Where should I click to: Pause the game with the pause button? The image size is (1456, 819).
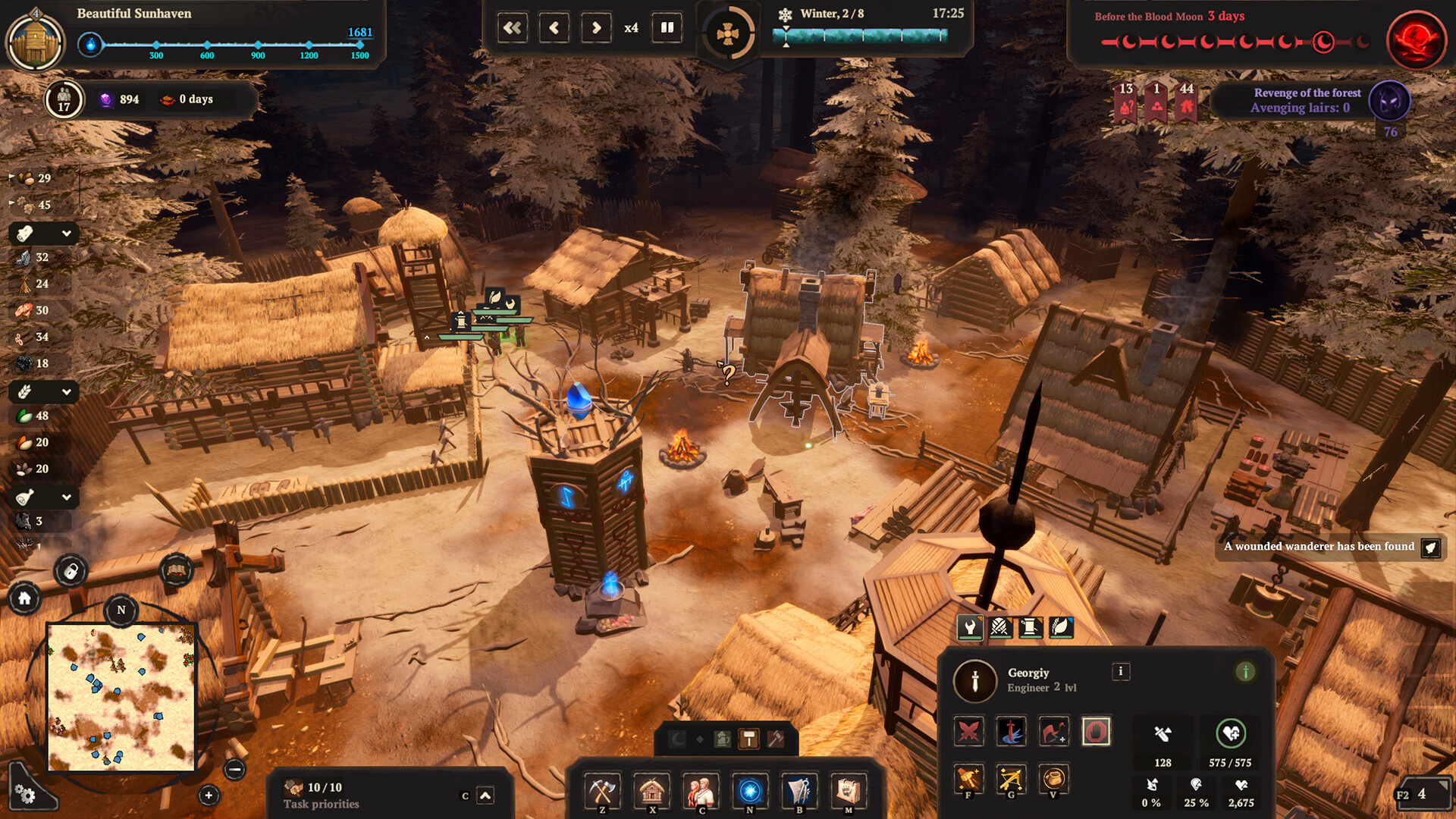click(667, 28)
